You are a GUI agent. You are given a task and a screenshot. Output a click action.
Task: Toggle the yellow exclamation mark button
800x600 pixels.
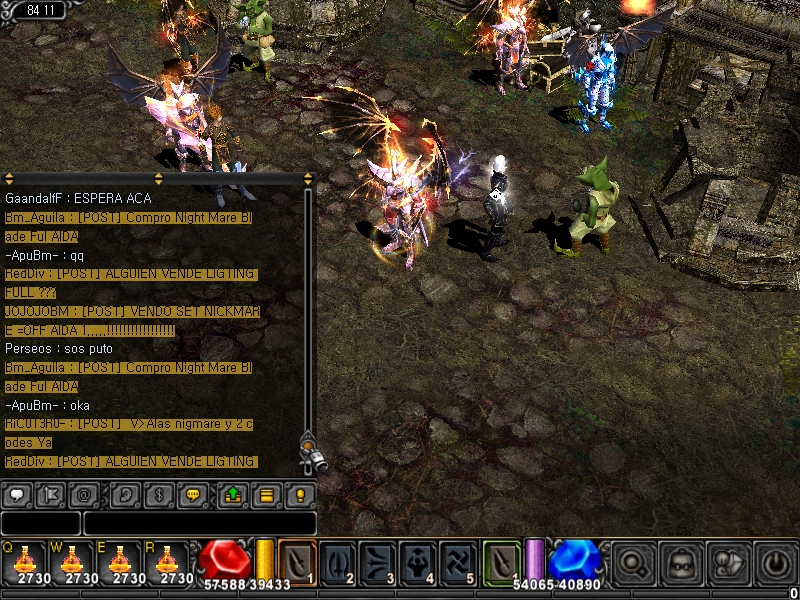click(299, 494)
